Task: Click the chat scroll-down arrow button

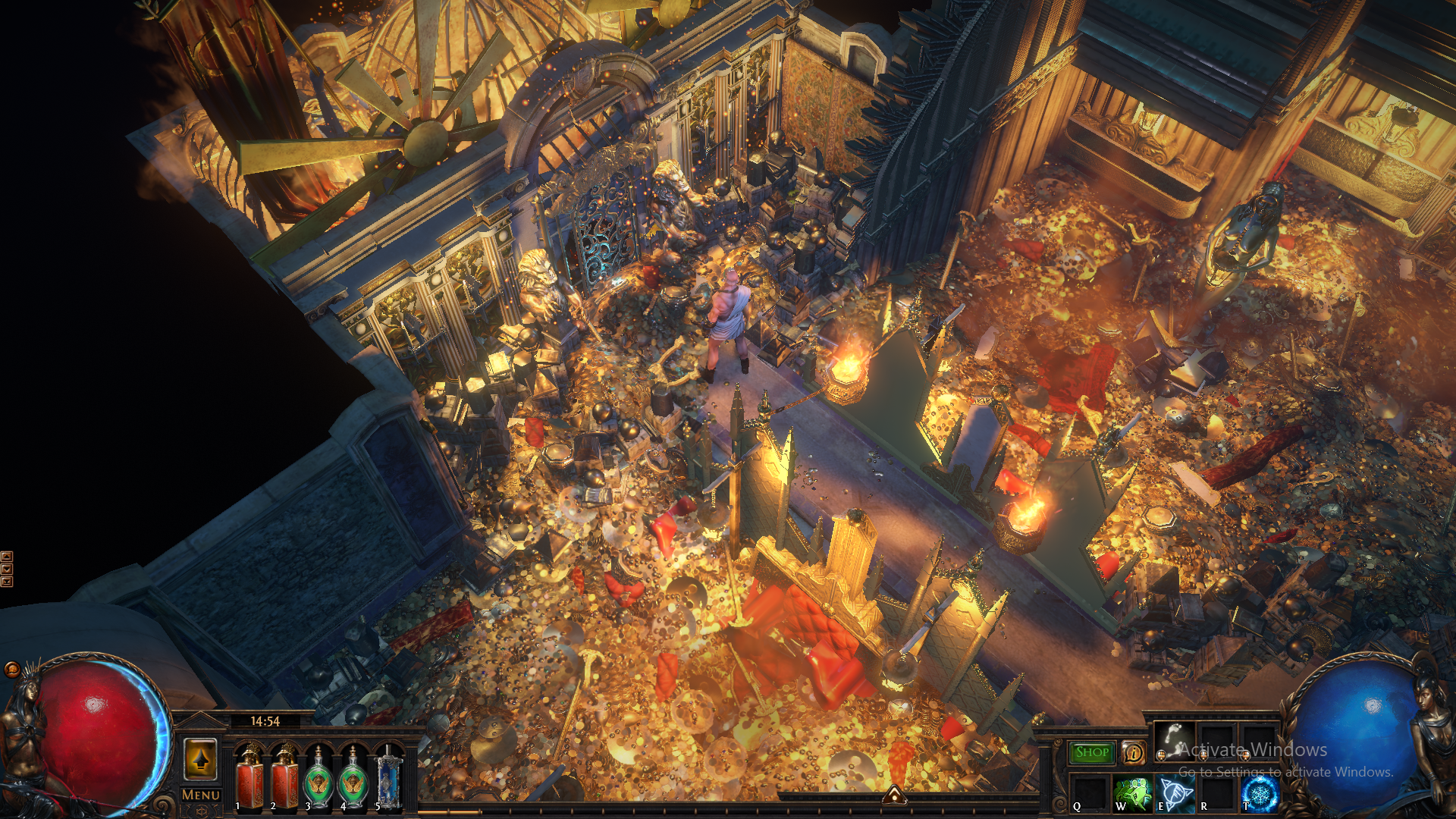Action: pos(7,569)
